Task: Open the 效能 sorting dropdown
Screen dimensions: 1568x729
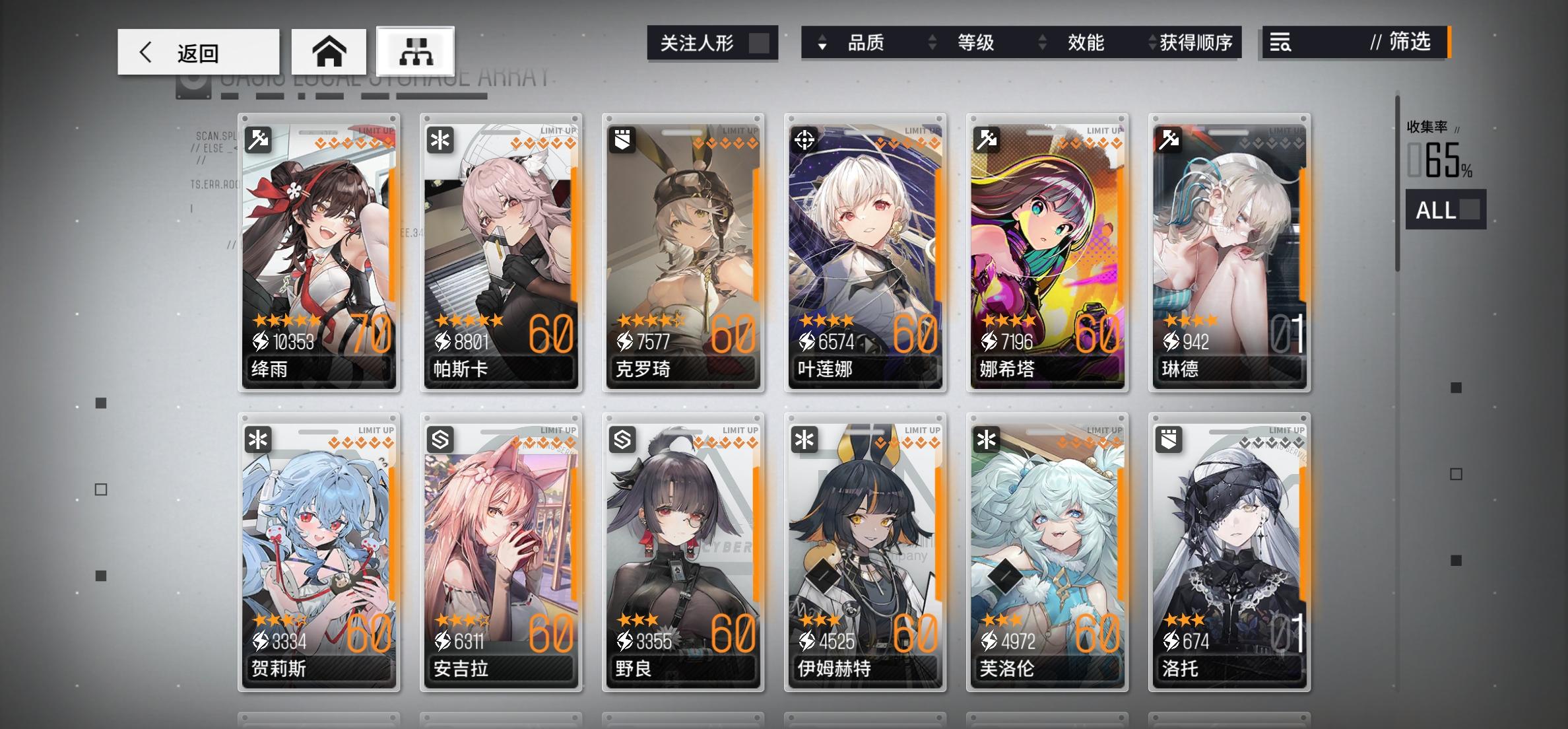Action: [x=1086, y=42]
